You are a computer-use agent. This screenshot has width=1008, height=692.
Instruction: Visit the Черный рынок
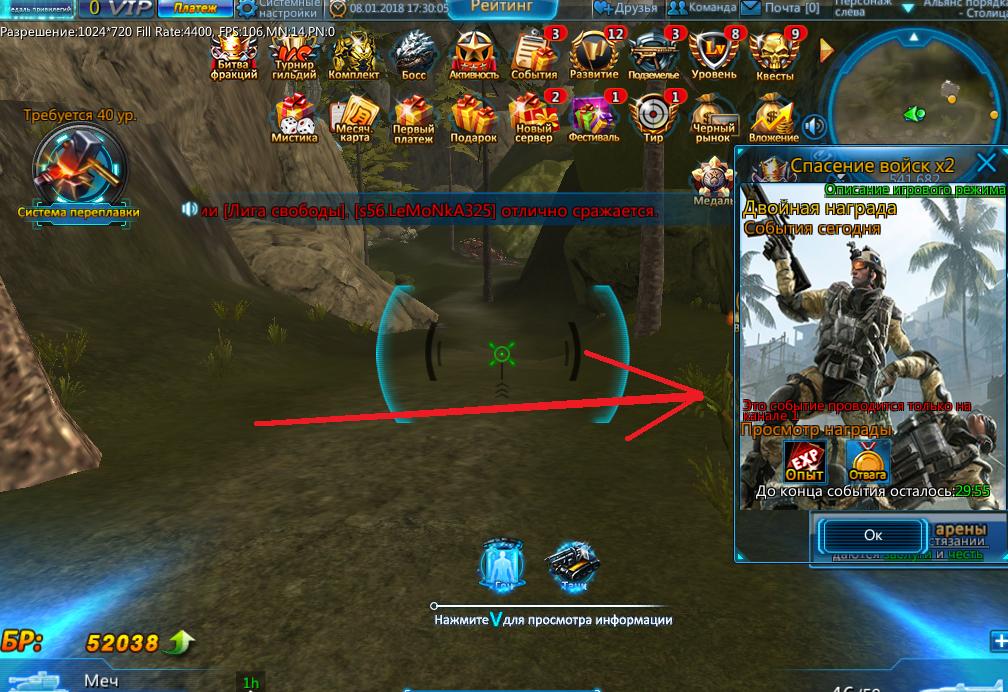[714, 119]
